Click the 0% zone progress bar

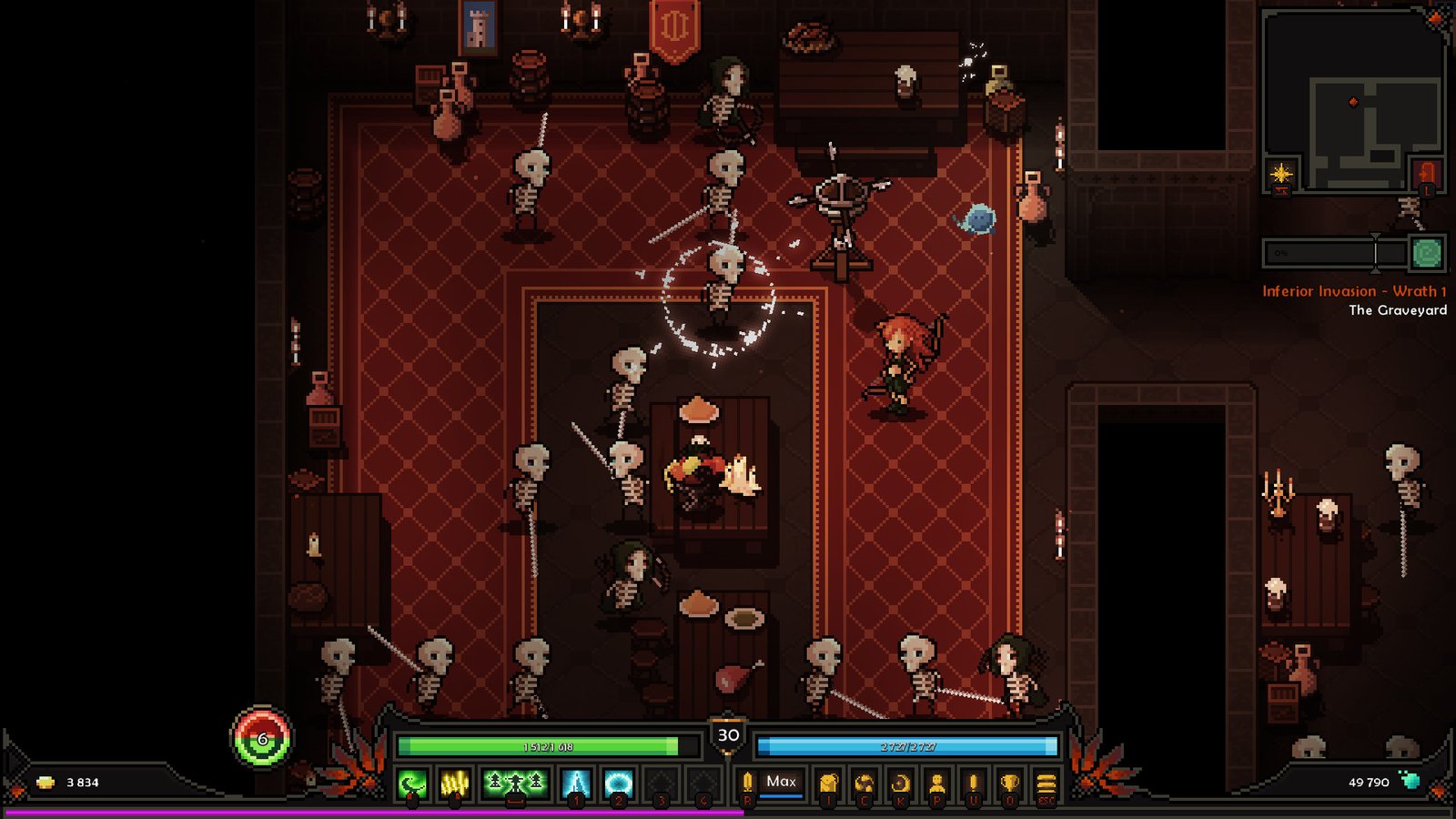pyautogui.click(x=1320, y=251)
